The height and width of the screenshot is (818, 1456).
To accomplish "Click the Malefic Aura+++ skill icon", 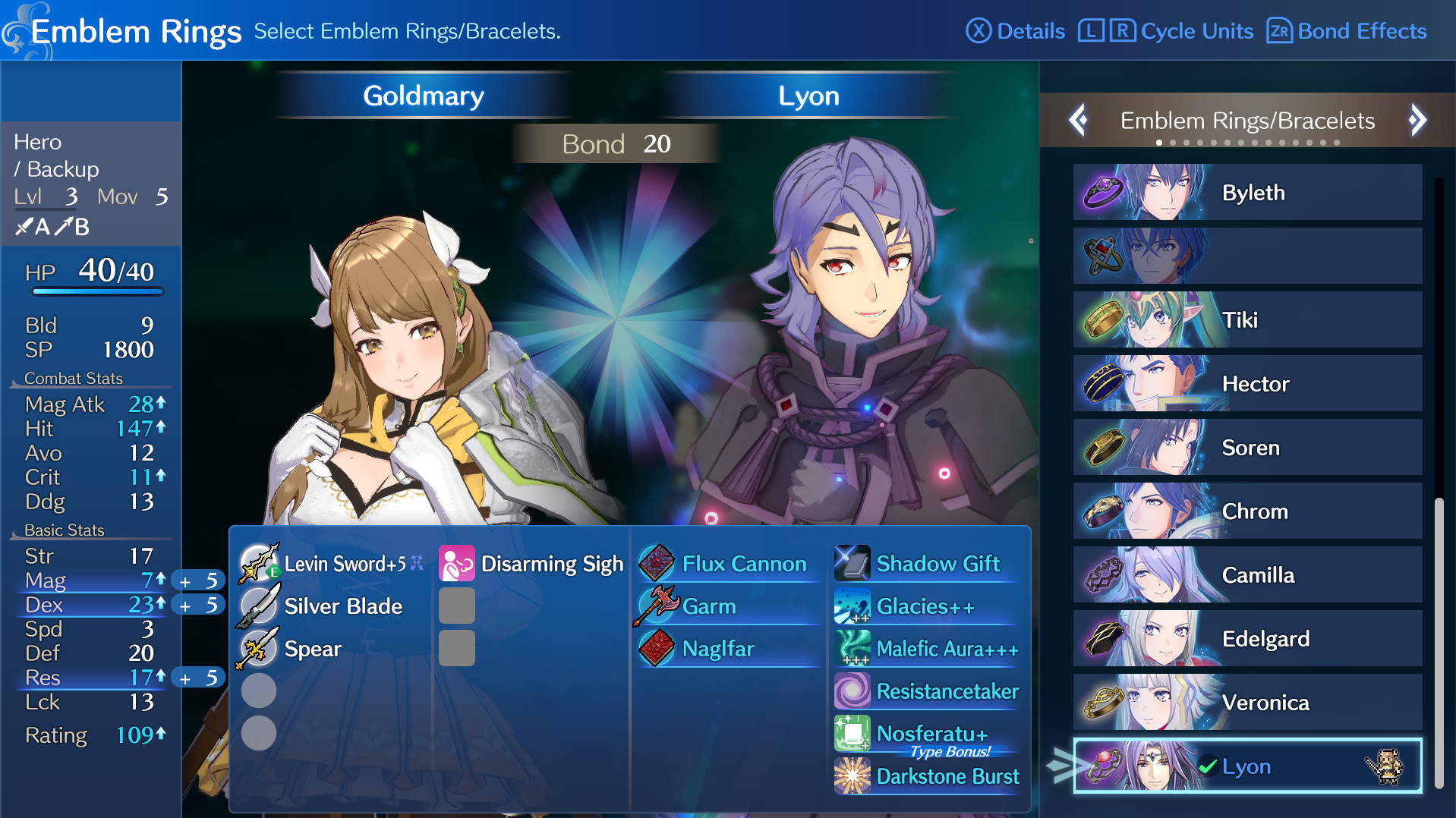I will 853,649.
